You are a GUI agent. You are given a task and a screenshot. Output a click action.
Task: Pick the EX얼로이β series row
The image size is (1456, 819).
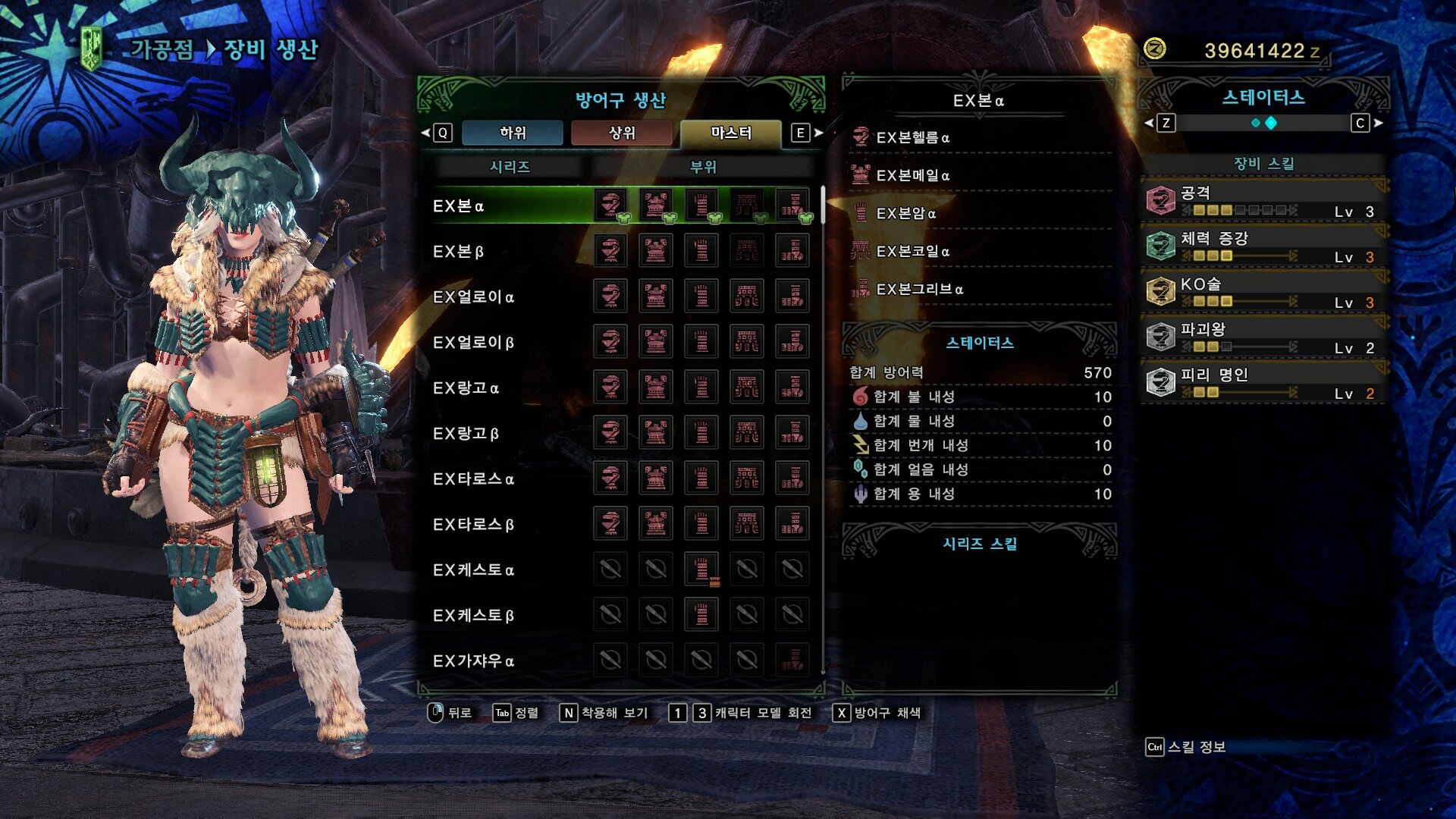click(x=473, y=343)
